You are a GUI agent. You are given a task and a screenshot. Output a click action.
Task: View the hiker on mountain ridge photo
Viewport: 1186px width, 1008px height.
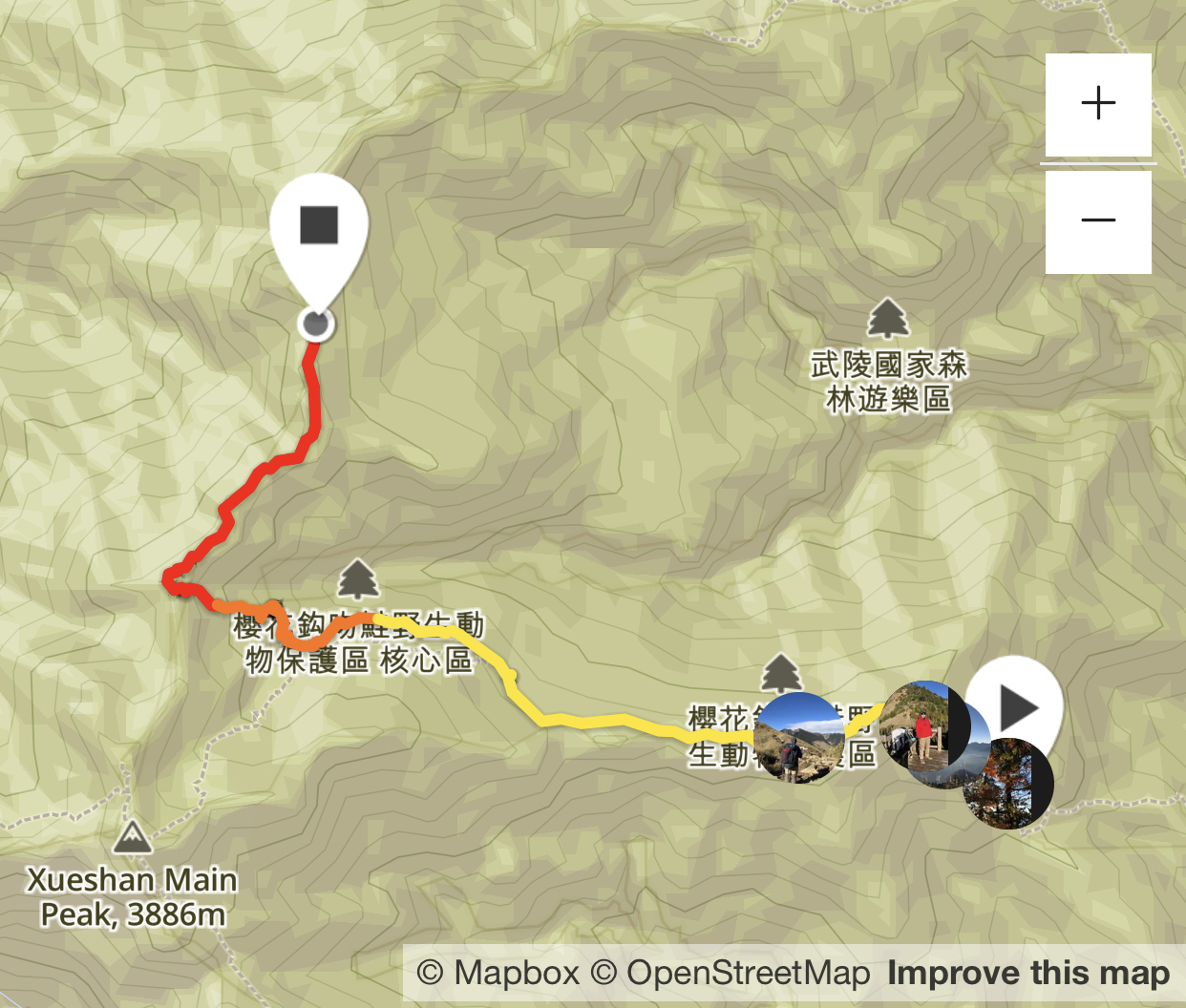pyautogui.click(x=798, y=738)
